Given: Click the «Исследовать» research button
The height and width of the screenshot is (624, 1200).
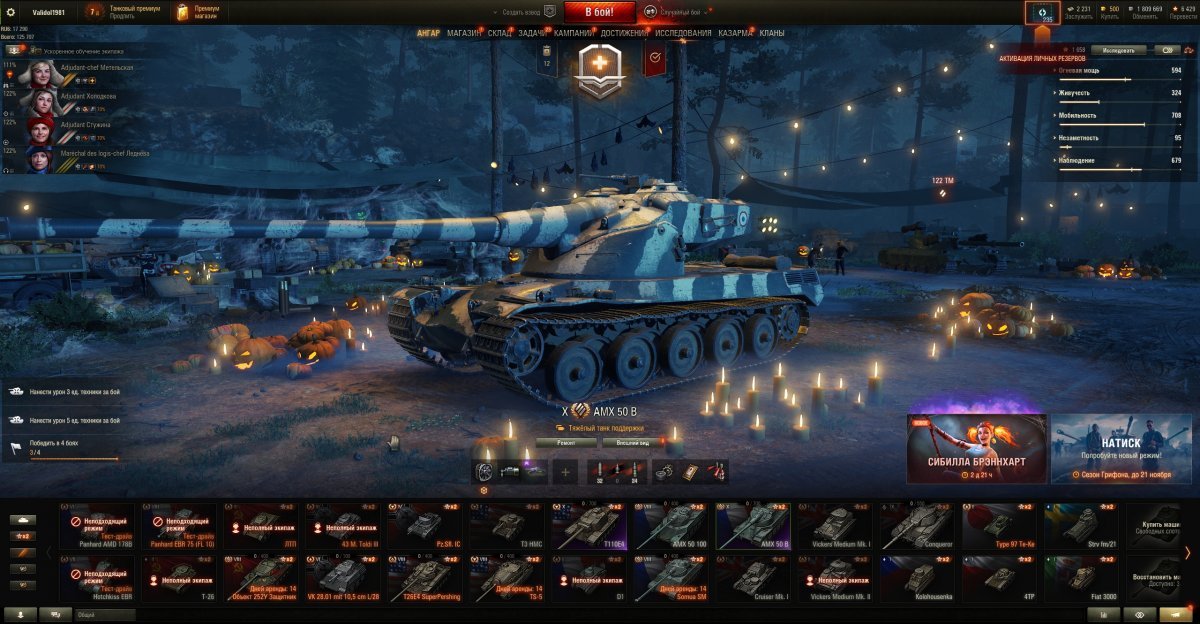Looking at the screenshot, I should (x=1118, y=49).
